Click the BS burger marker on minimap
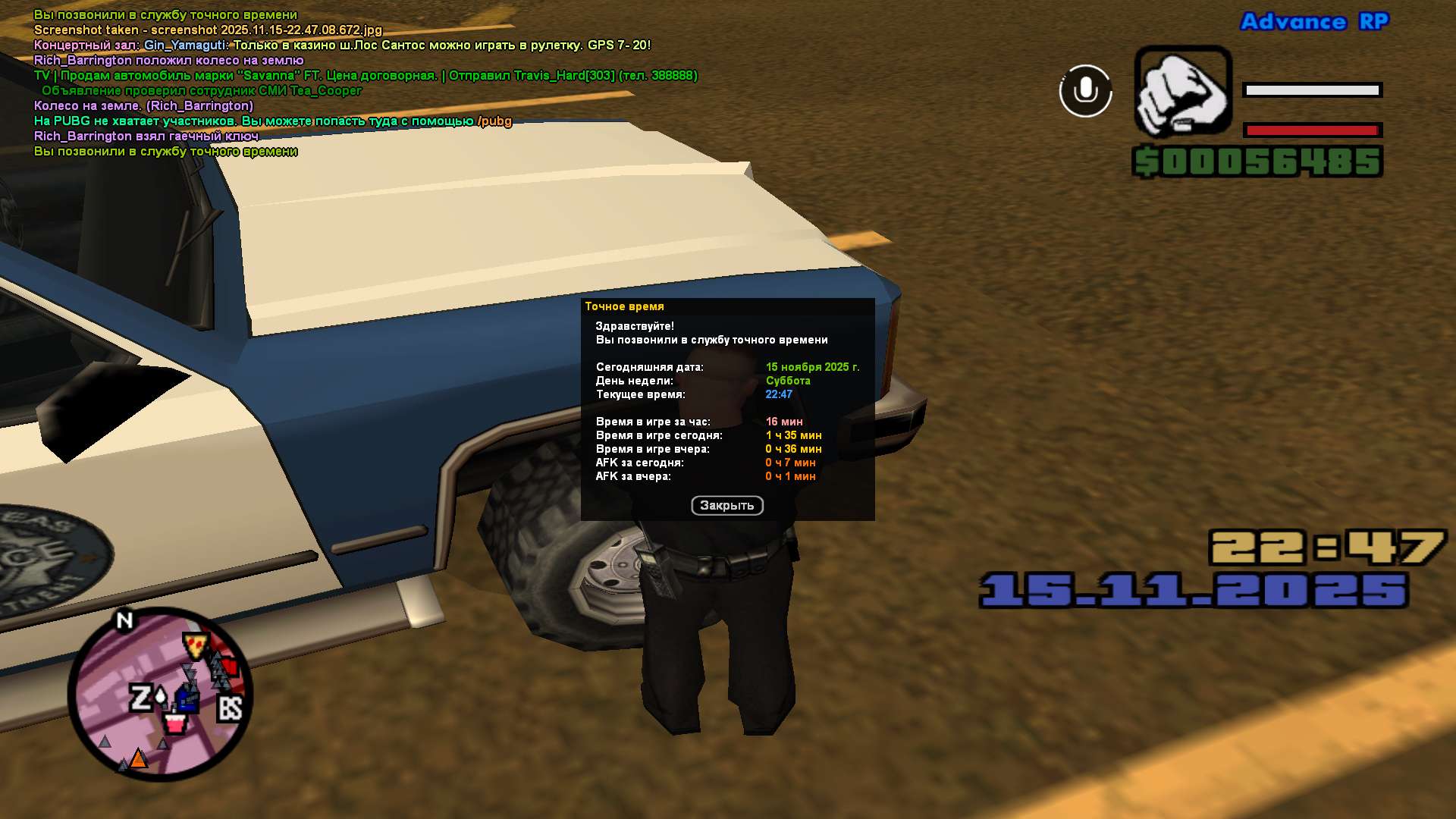 click(230, 709)
